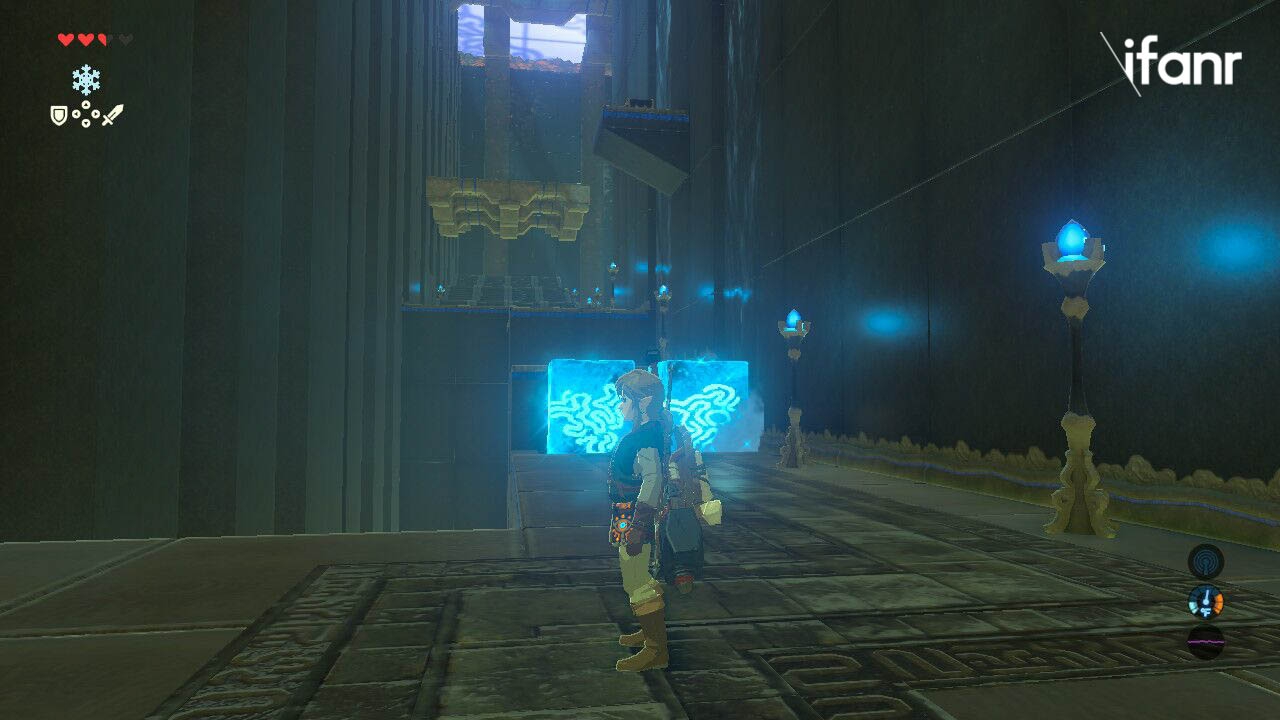1280x720 pixels.
Task: Click the Sheikah Sensor signal icon
Action: click(x=1205, y=560)
